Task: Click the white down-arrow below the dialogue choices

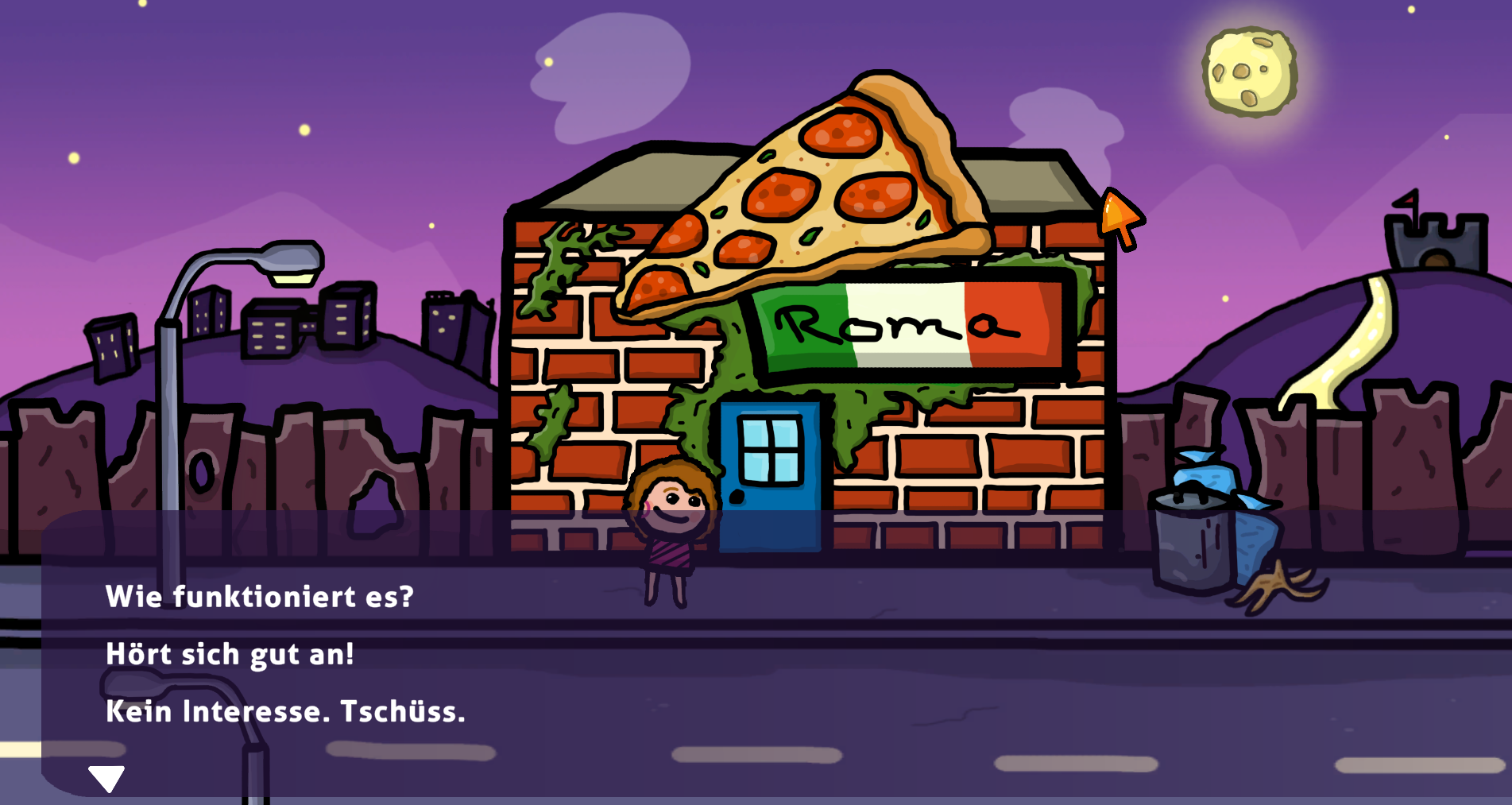Action: pyautogui.click(x=106, y=778)
